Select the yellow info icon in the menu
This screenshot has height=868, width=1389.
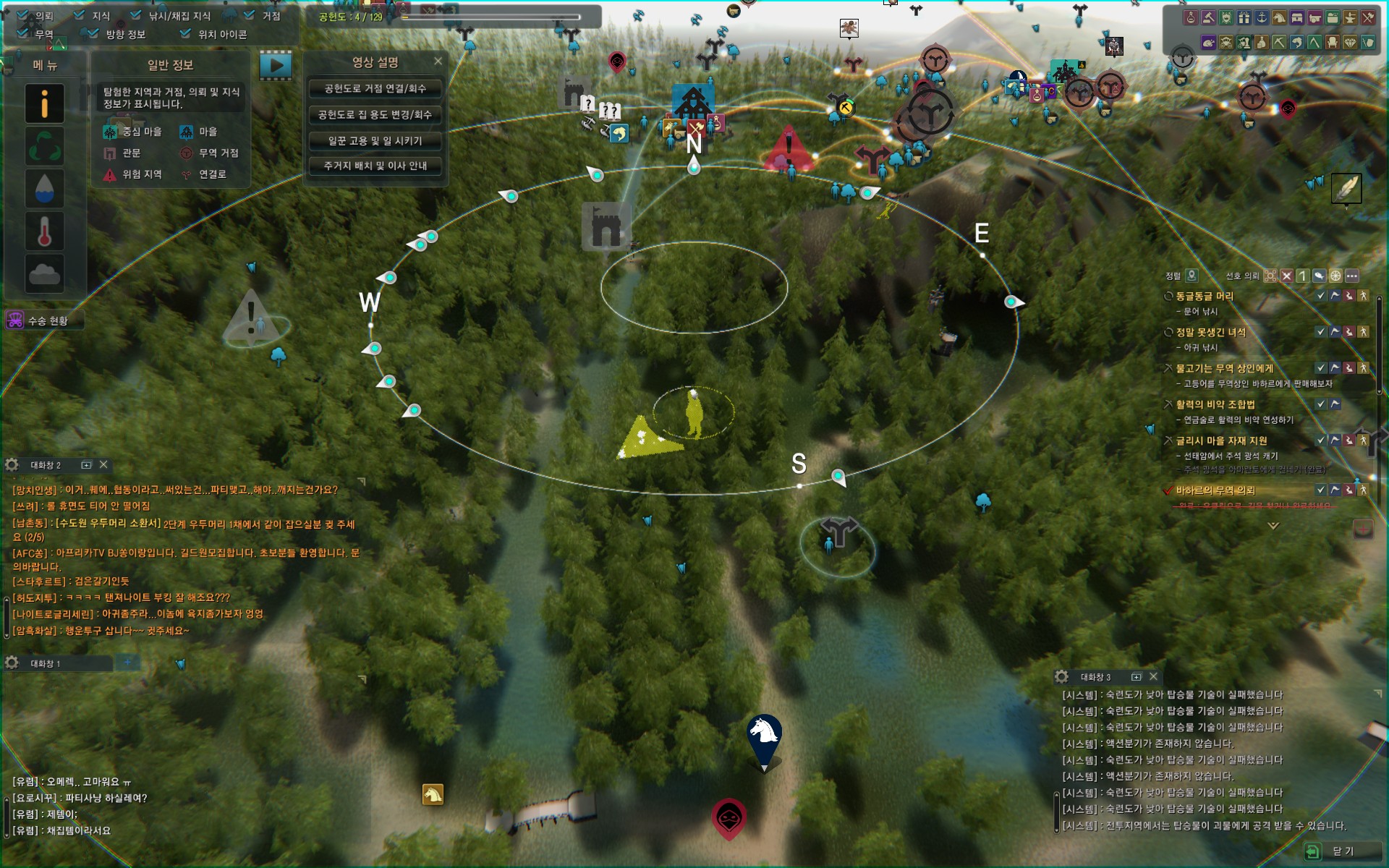pyautogui.click(x=44, y=103)
